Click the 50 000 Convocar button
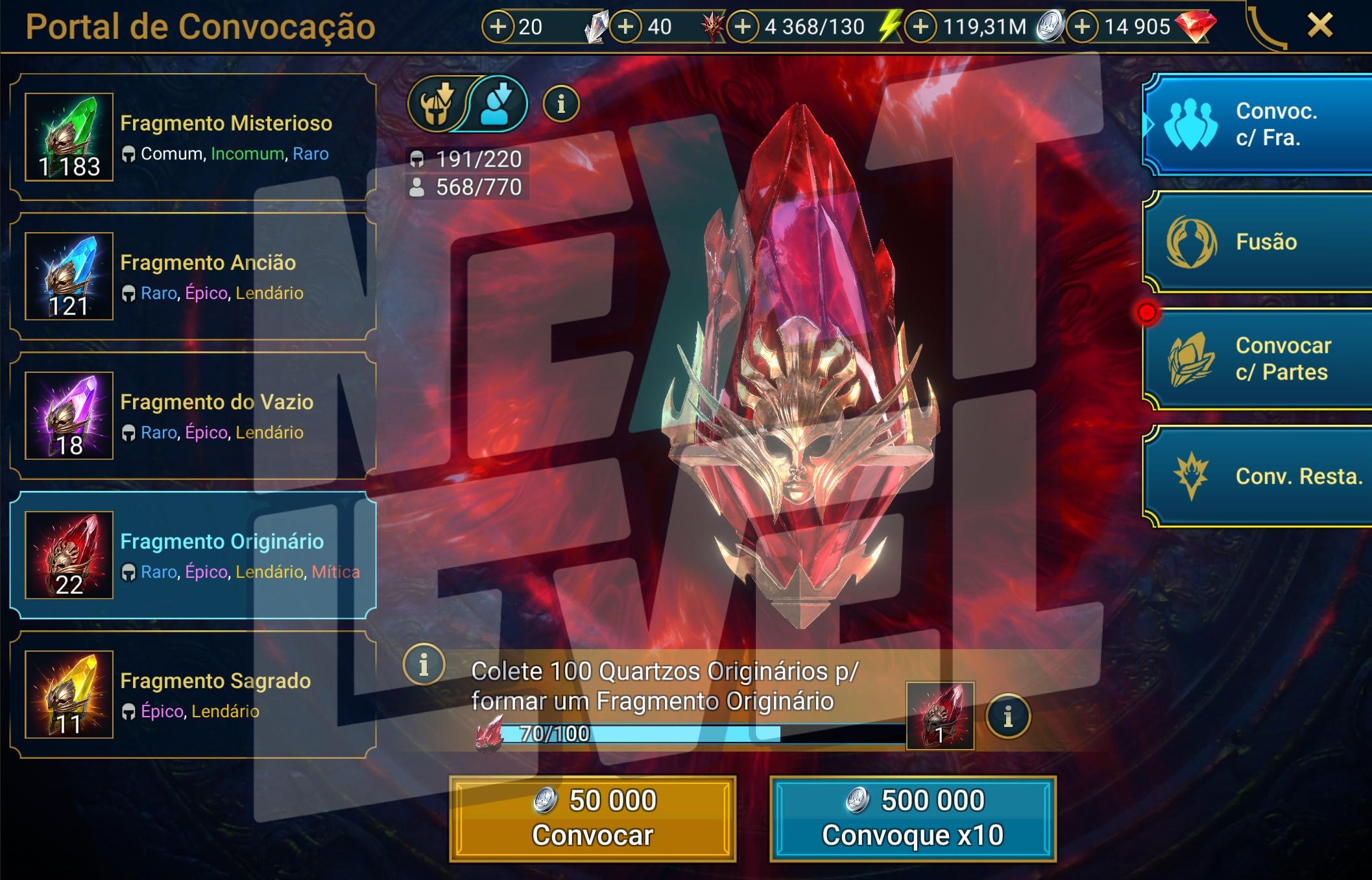 (593, 818)
